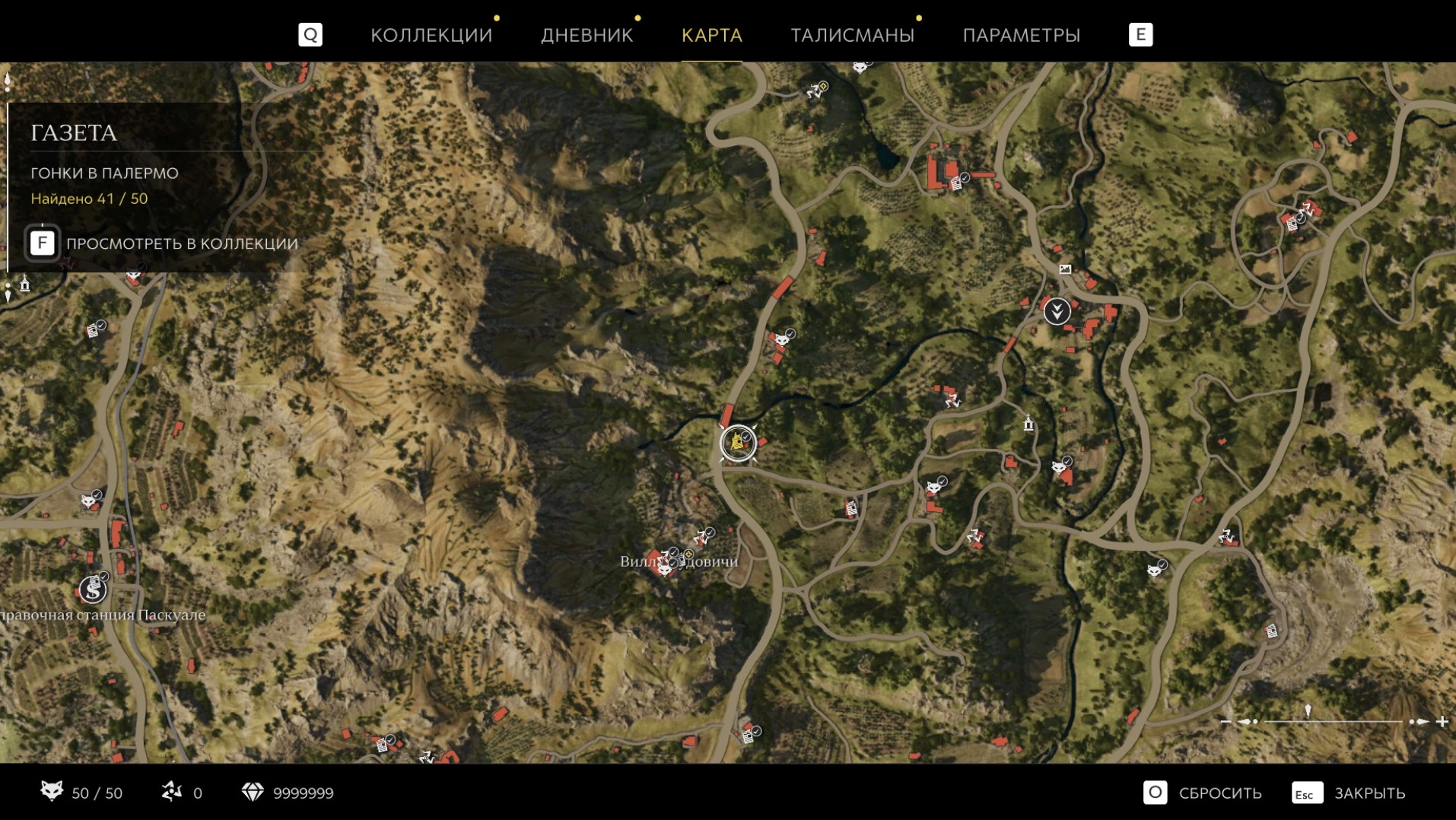Viewport: 1456px width, 820px height.
Task: Select the Карта tab
Action: point(711,35)
